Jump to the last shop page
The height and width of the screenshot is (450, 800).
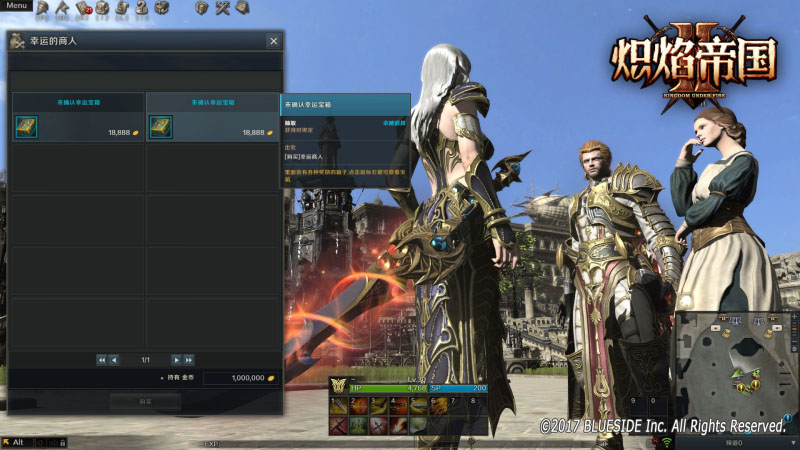pos(189,359)
